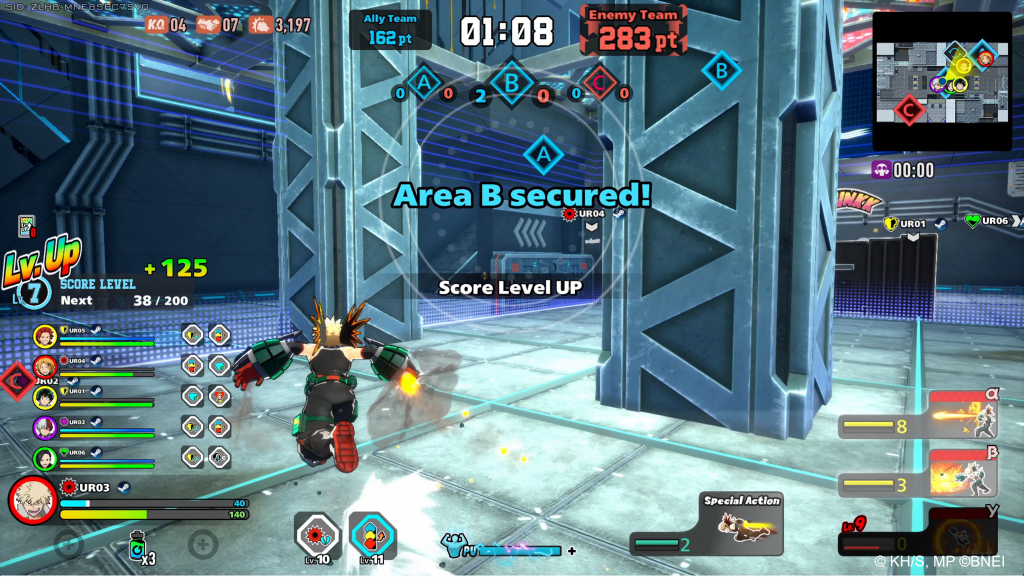
Task: Use the green recovery drink item
Action: pos(137,546)
